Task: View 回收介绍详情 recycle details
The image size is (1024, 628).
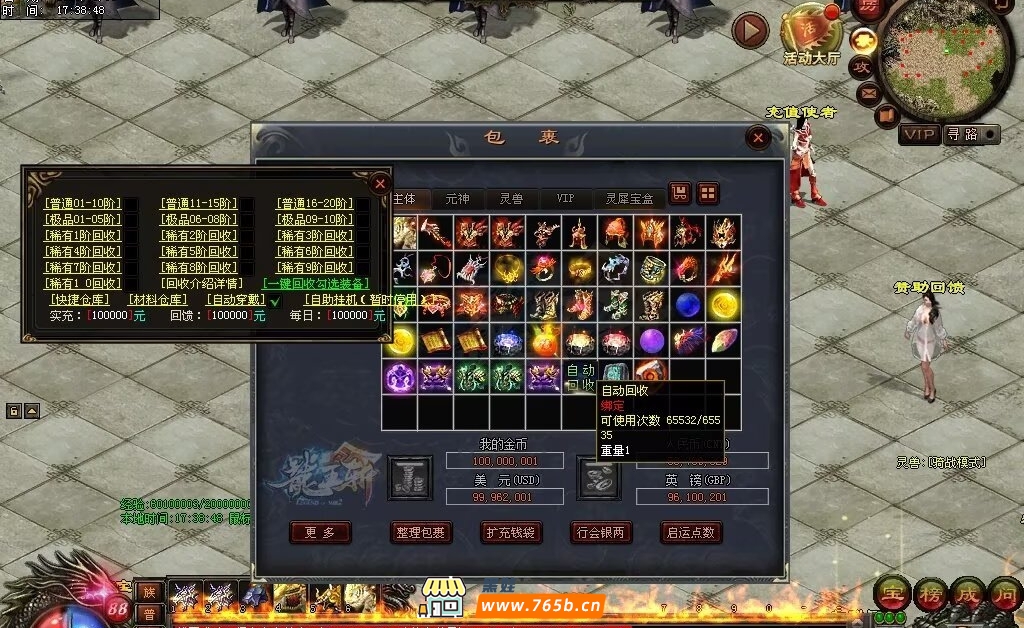Action: pos(201,284)
